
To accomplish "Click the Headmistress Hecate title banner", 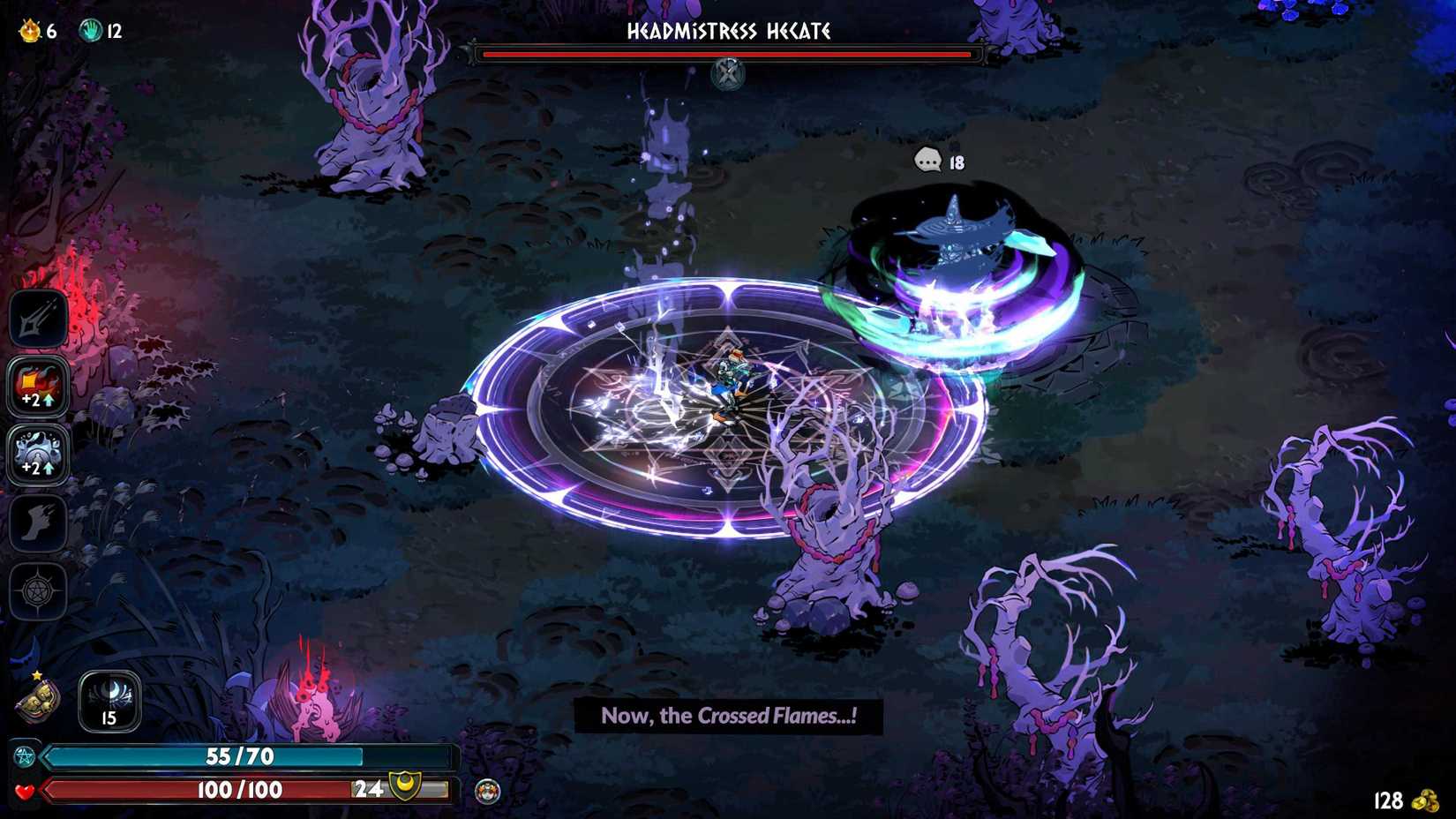I will coord(727,33).
